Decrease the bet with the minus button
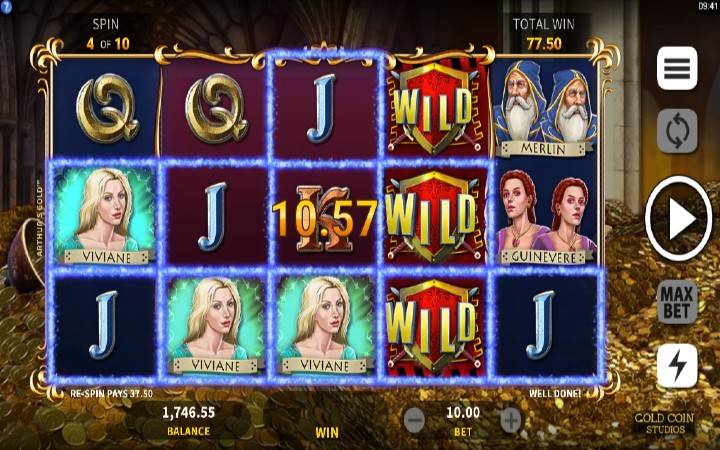The width and height of the screenshot is (720, 450). tap(415, 420)
